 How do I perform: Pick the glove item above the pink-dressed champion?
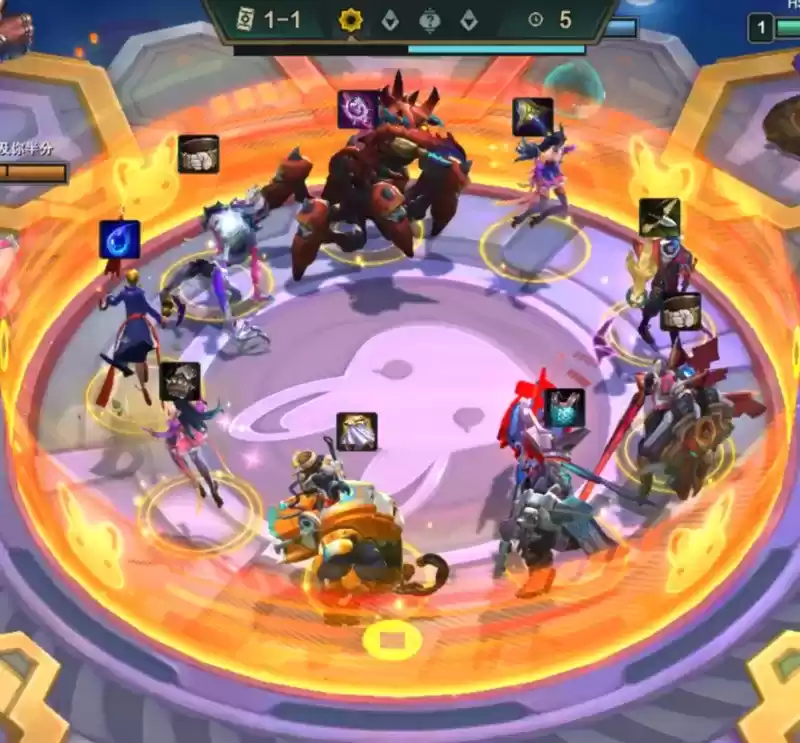pyautogui.click(x=180, y=381)
